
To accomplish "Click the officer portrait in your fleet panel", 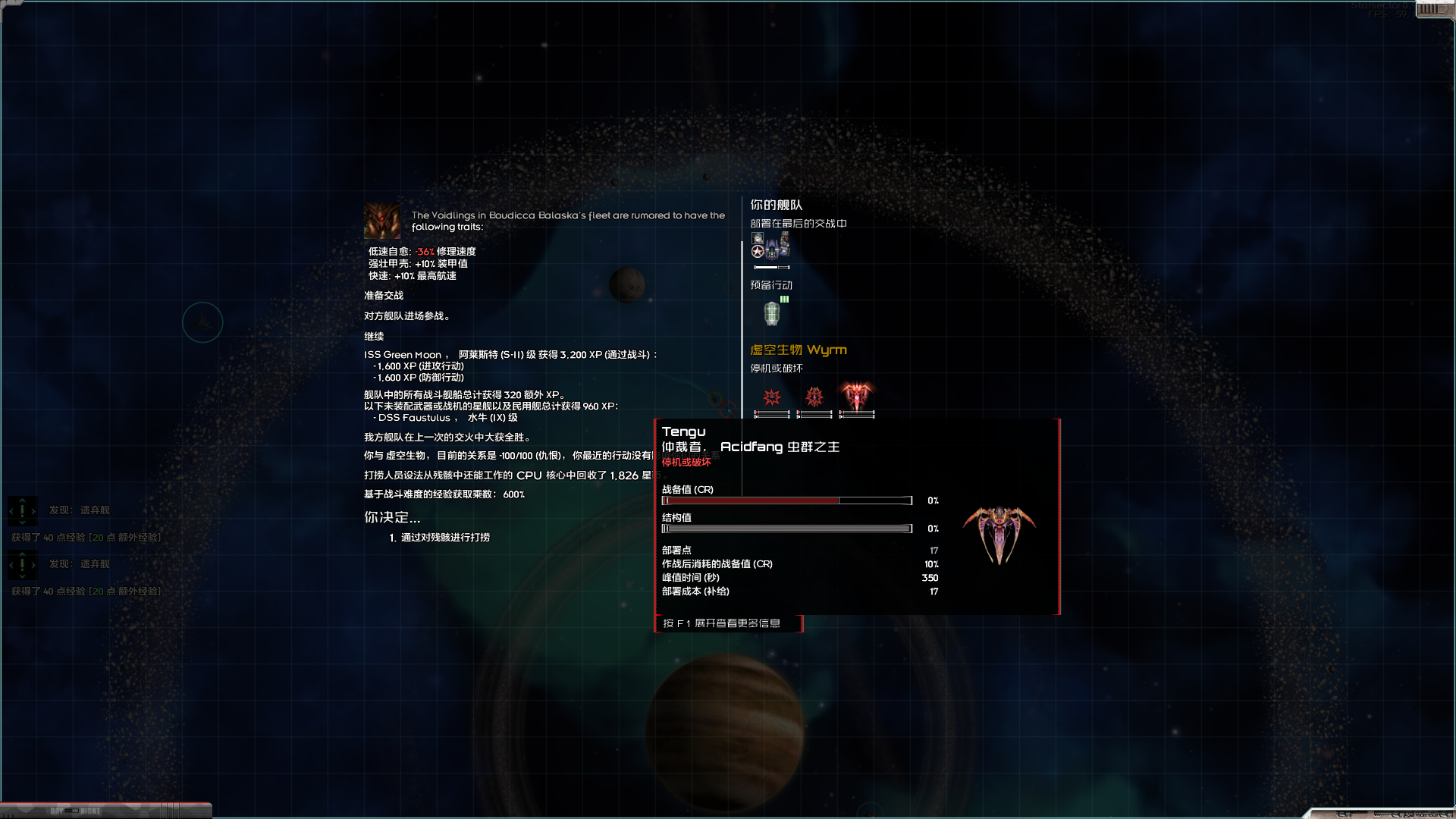I will pyautogui.click(x=757, y=238).
